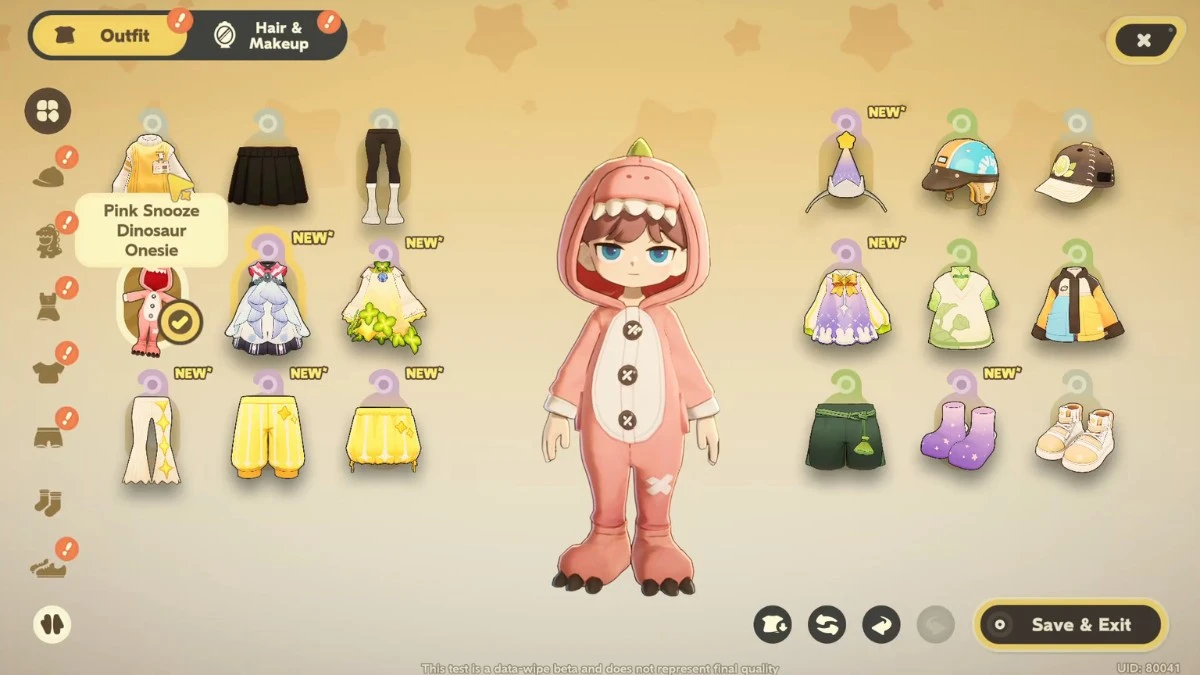Click the swap arrows button
The image size is (1200, 675).
coord(826,625)
